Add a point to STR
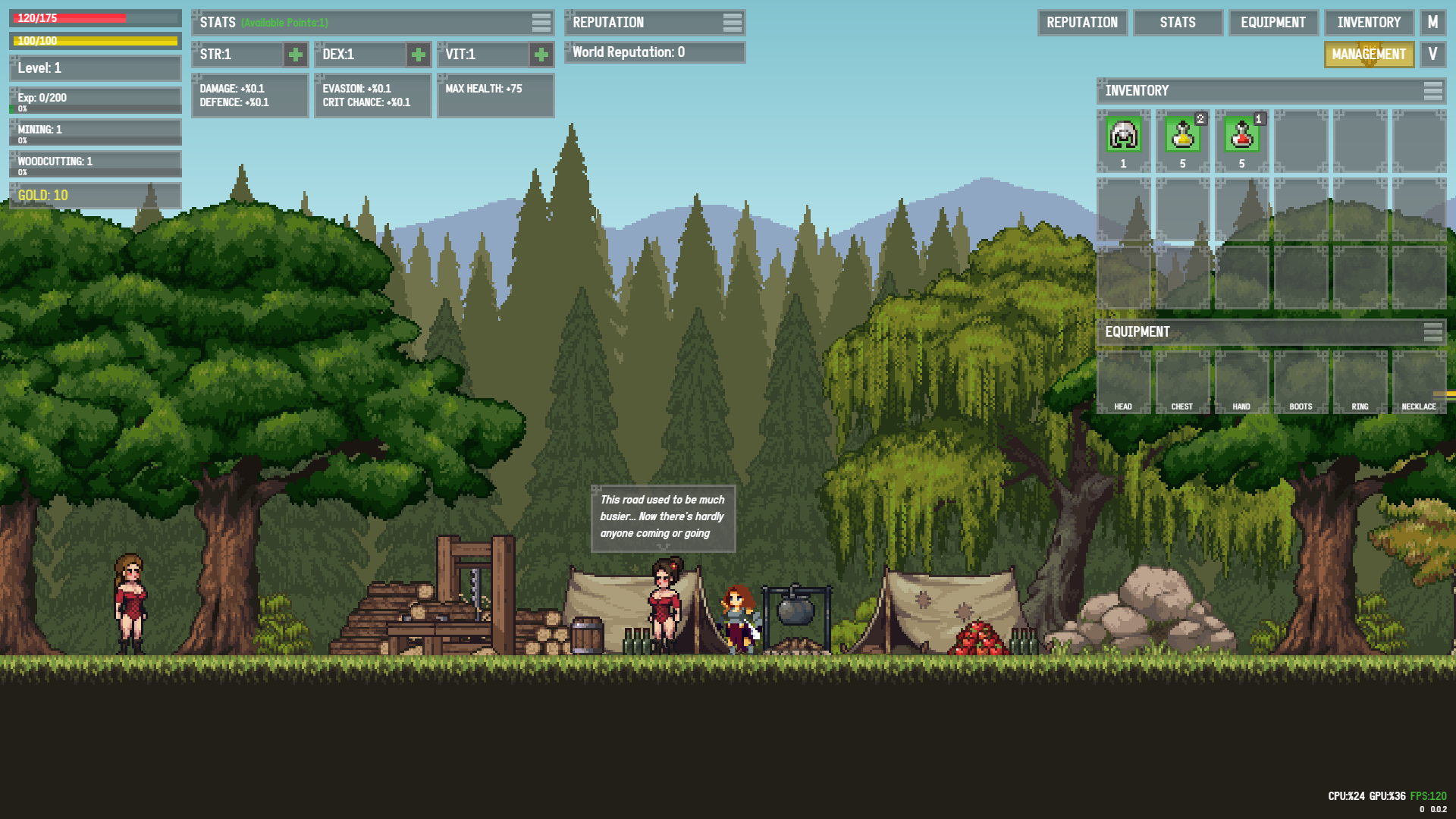The height and width of the screenshot is (819, 1456). pyautogui.click(x=296, y=55)
